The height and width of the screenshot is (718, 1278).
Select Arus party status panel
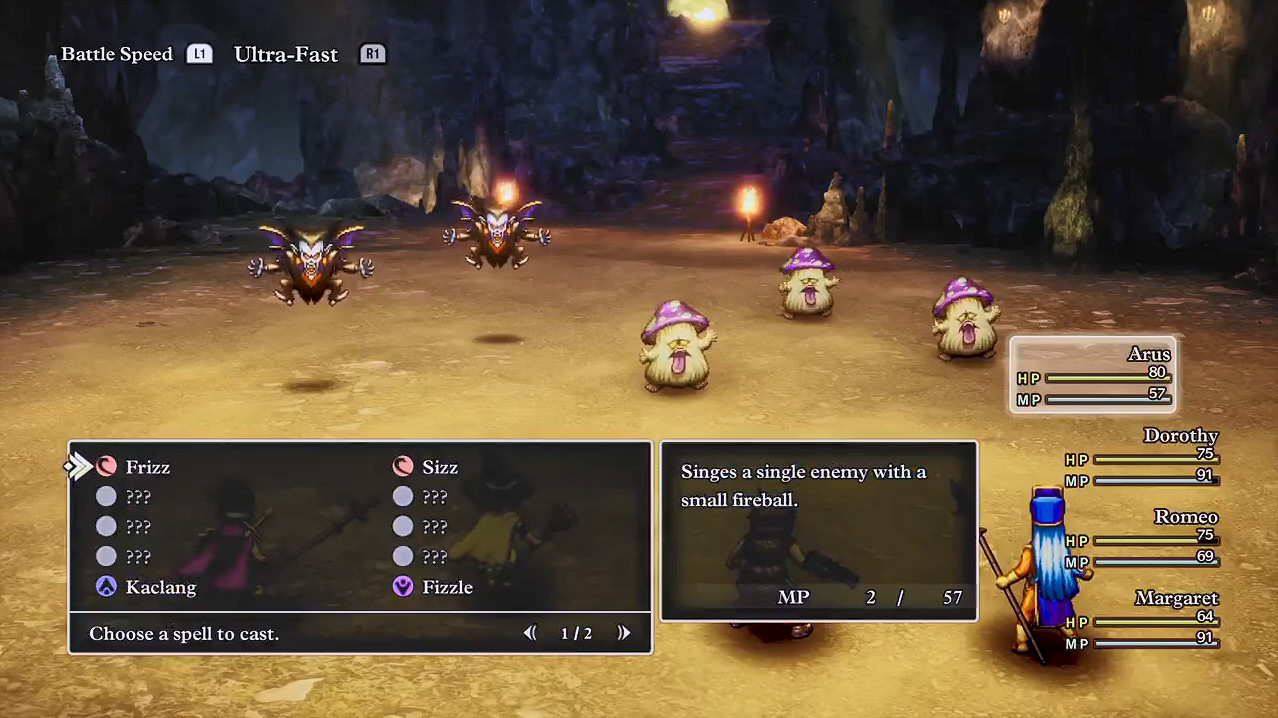pyautogui.click(x=1093, y=375)
